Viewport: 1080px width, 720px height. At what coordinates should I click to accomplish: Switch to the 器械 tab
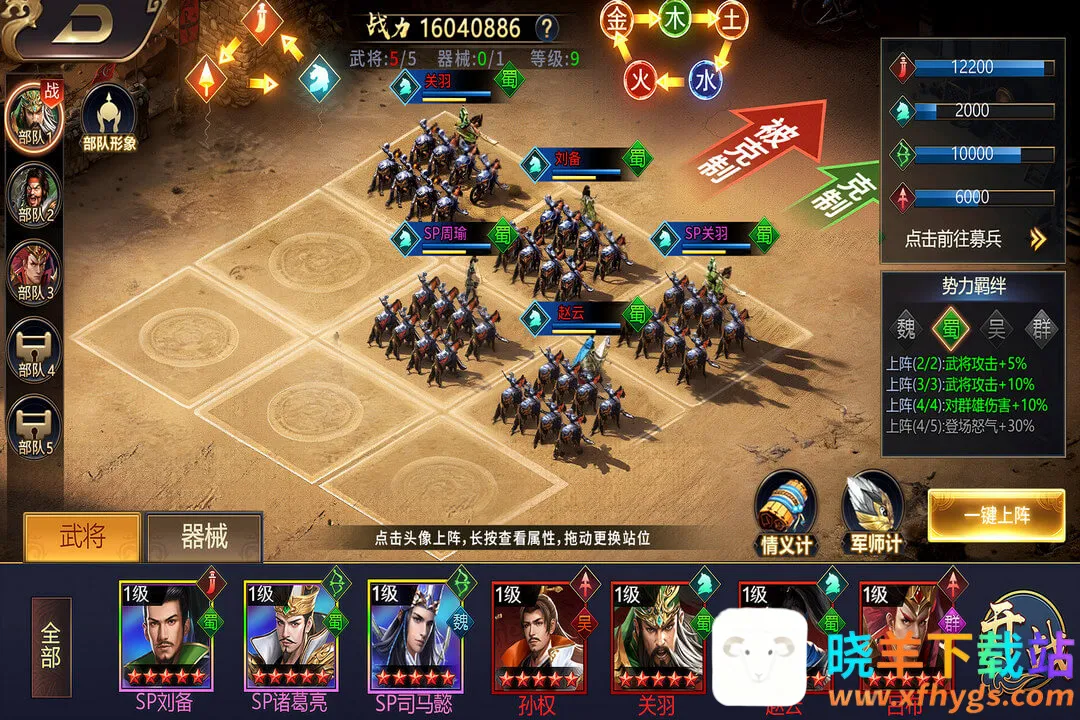click(x=204, y=538)
